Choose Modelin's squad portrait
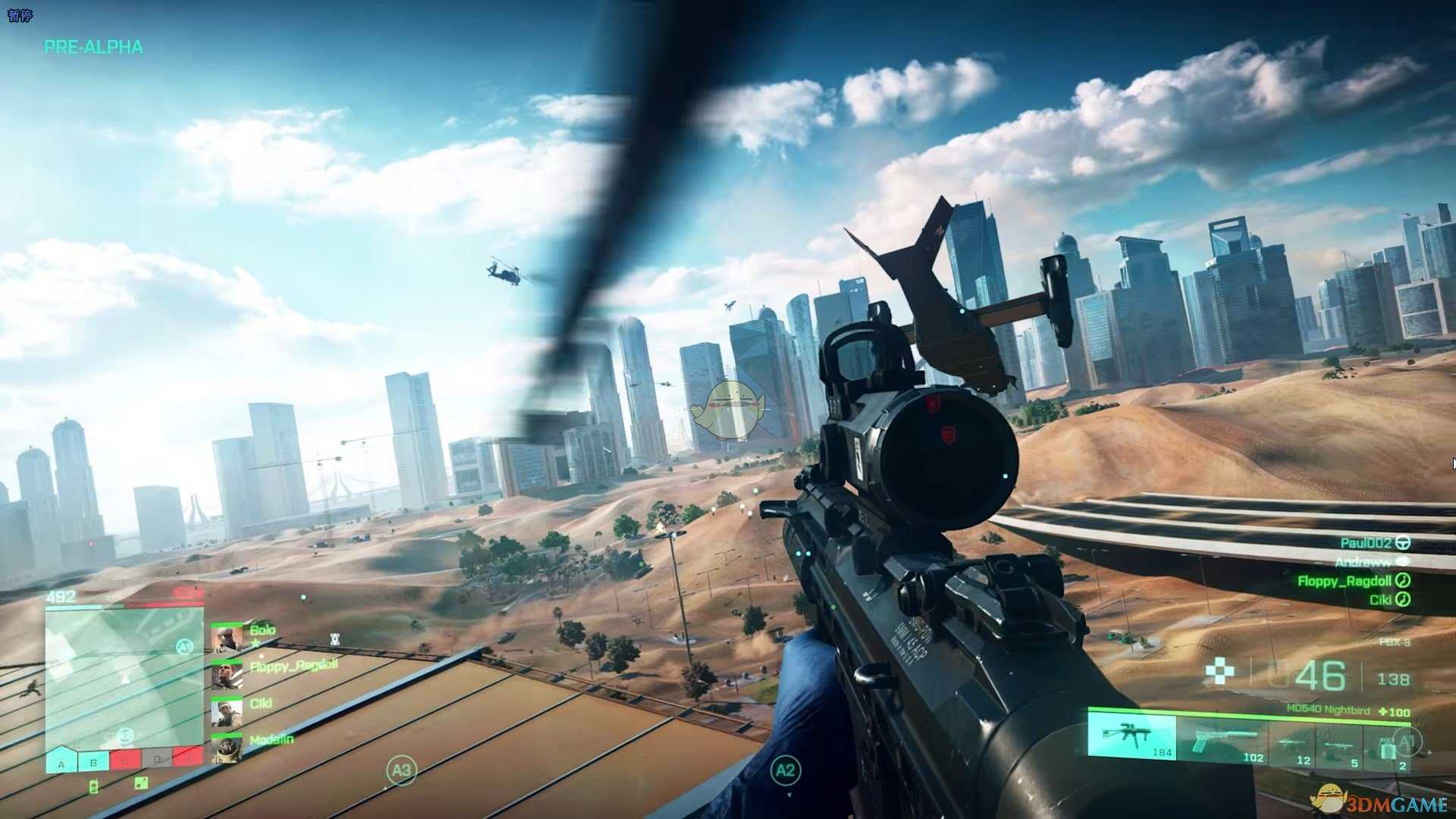This screenshot has width=1456, height=819. coord(227,748)
